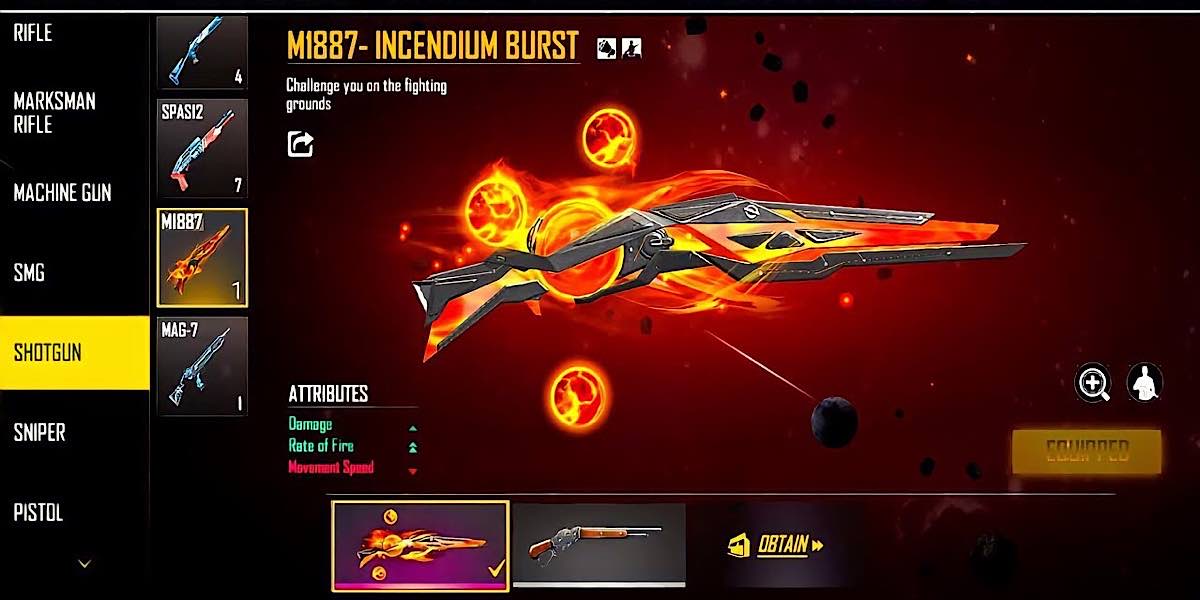
Task: Open the Sniper weapon category
Action: (x=40, y=432)
